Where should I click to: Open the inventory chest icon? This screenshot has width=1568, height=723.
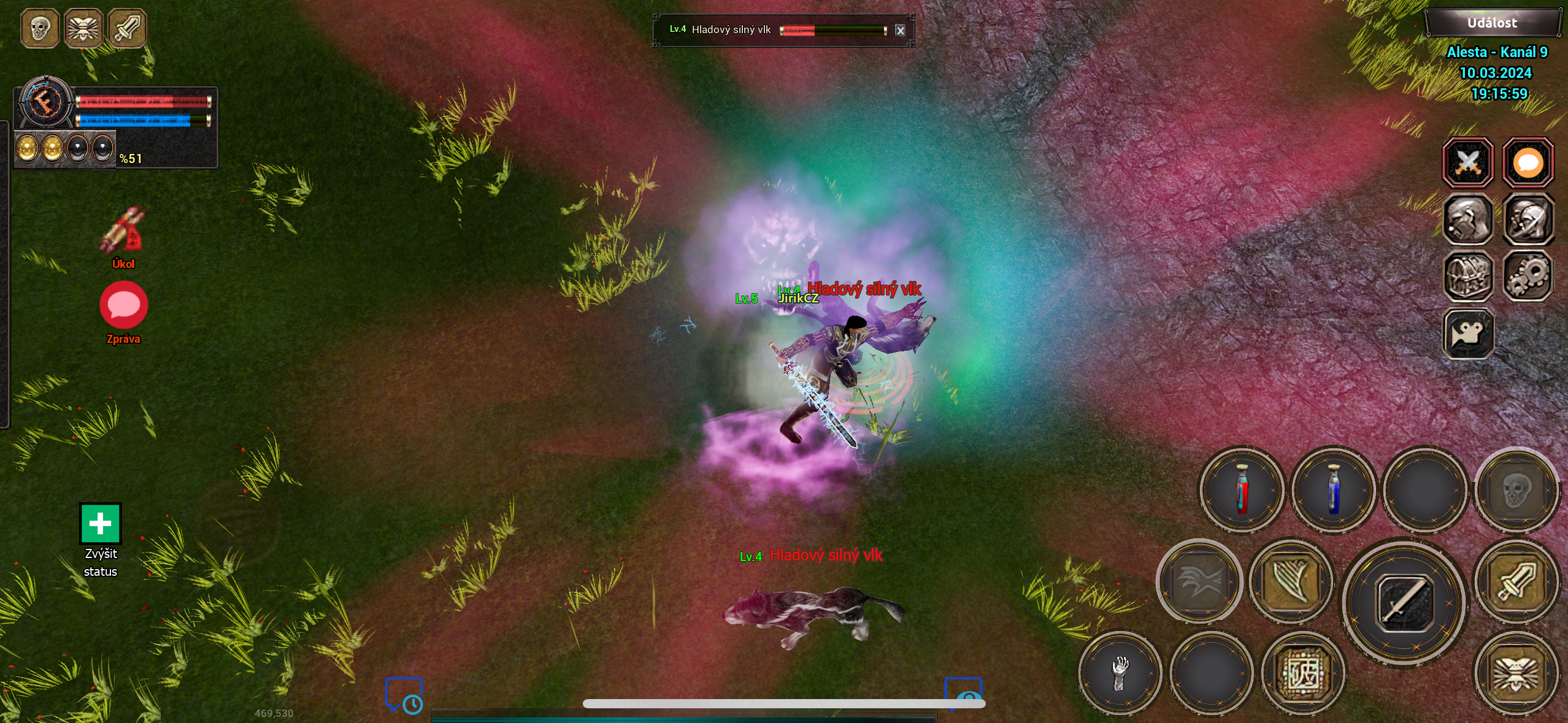[1469, 276]
